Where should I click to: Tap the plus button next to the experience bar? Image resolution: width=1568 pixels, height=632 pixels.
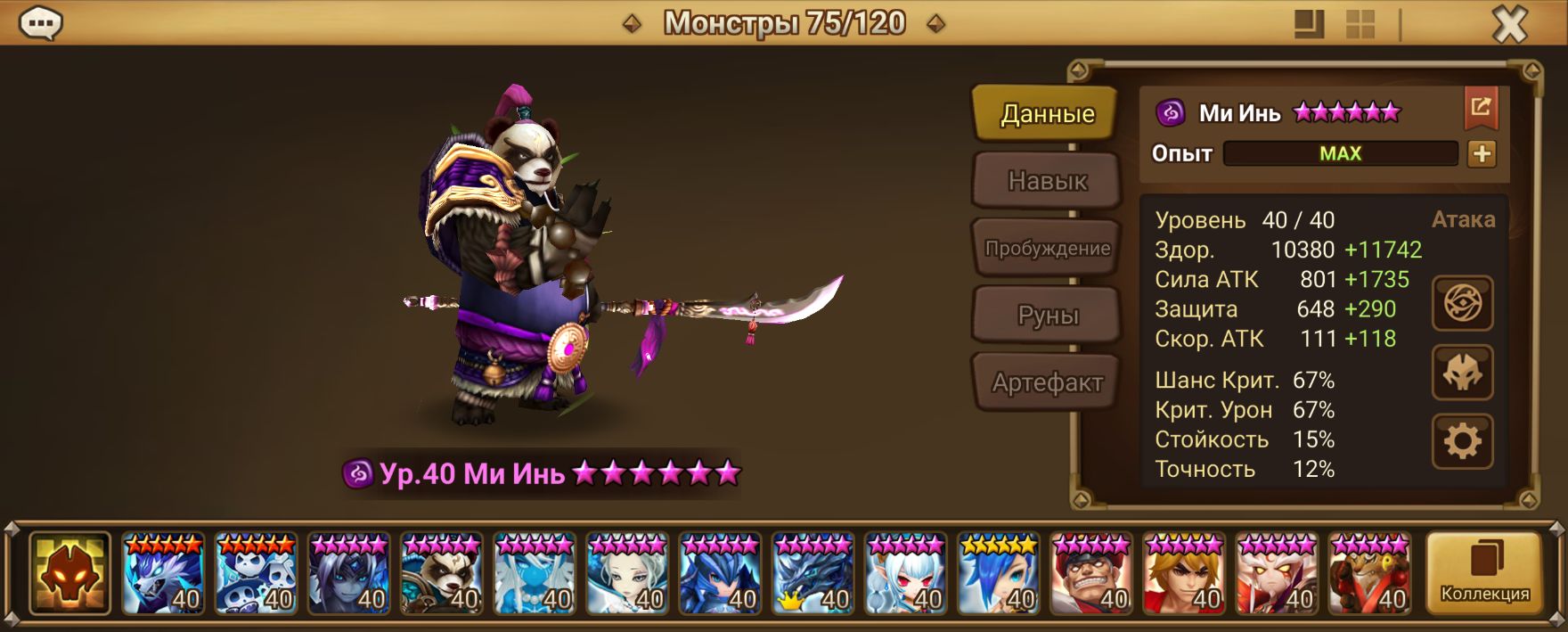[1482, 153]
